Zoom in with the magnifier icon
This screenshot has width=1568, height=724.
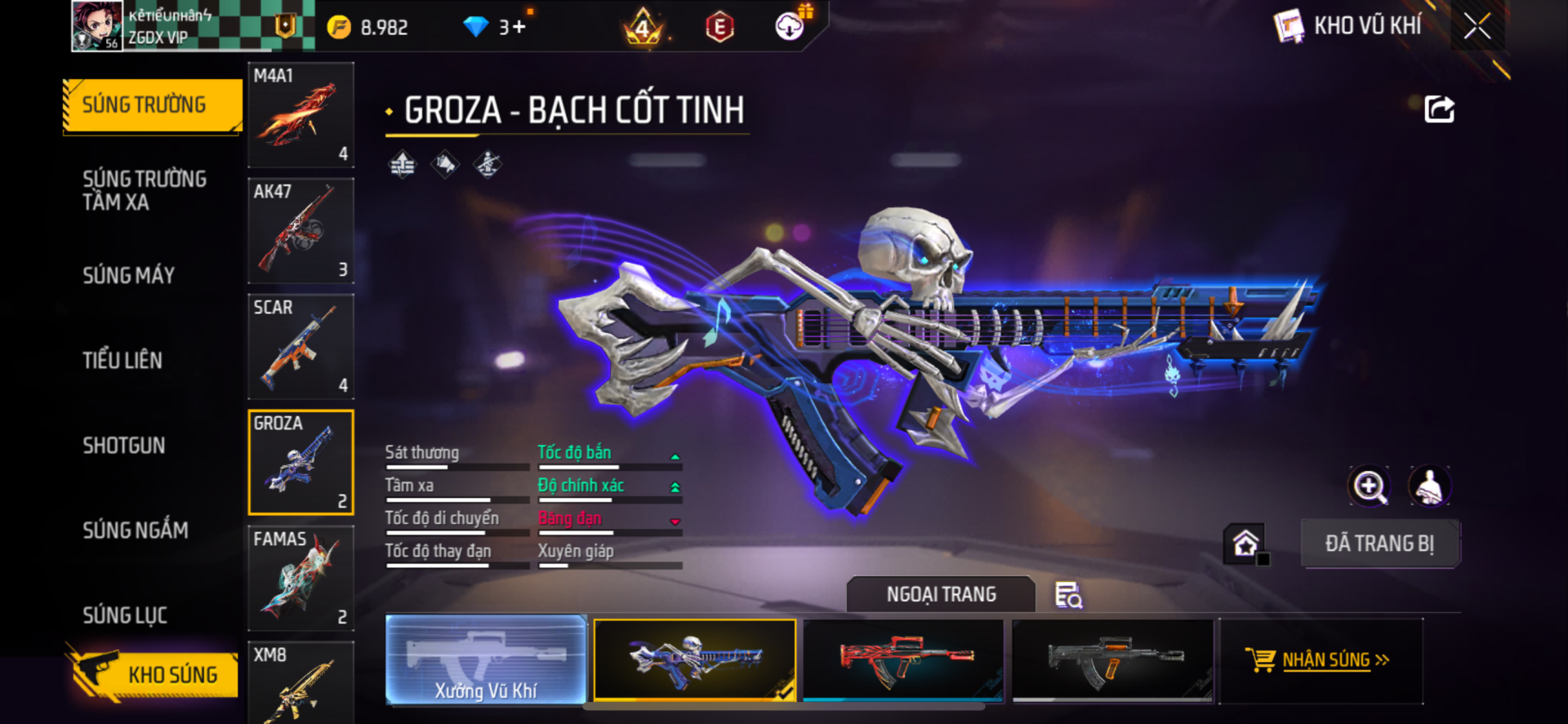point(1369,486)
